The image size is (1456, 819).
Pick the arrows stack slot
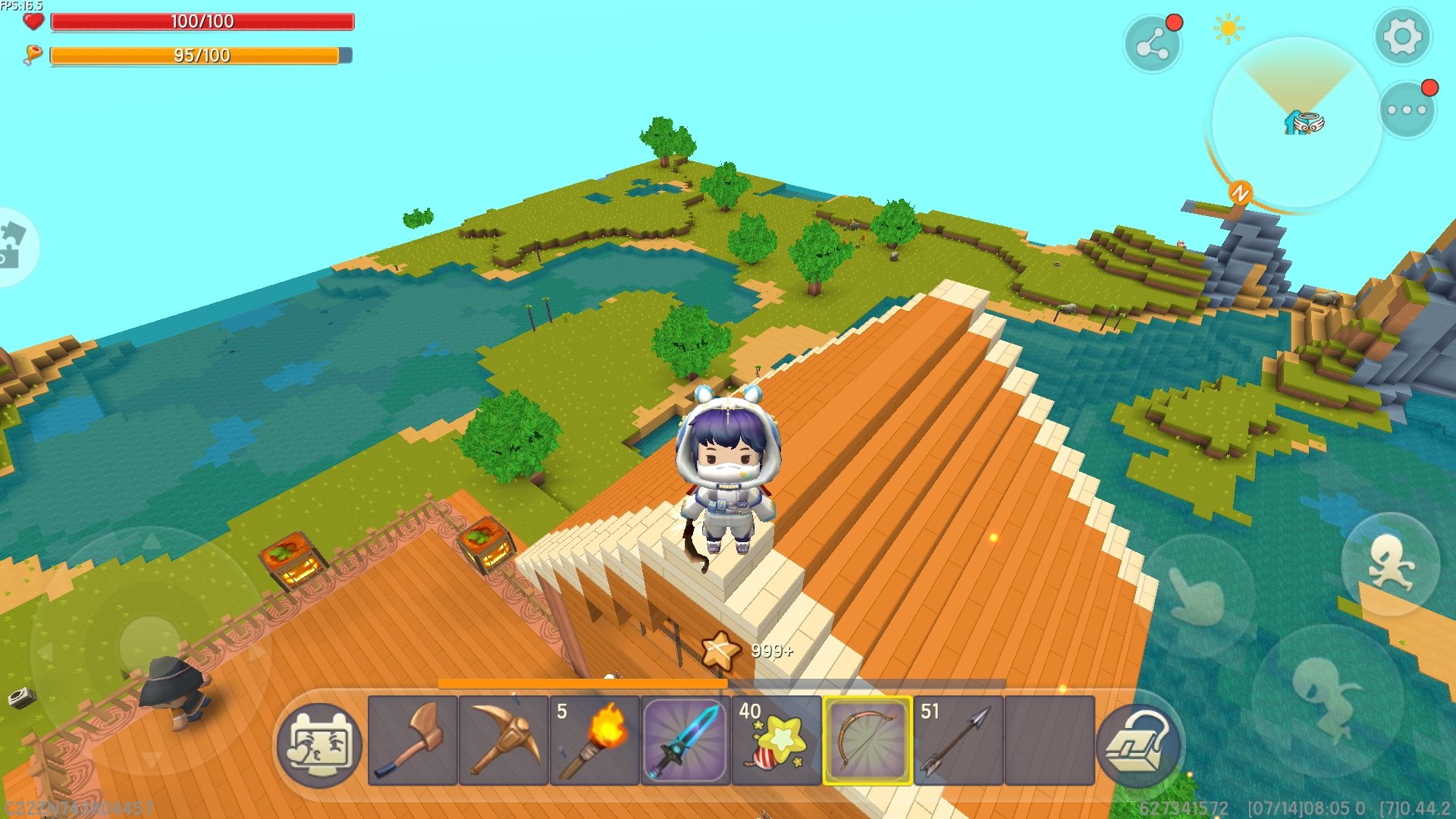[x=959, y=740]
